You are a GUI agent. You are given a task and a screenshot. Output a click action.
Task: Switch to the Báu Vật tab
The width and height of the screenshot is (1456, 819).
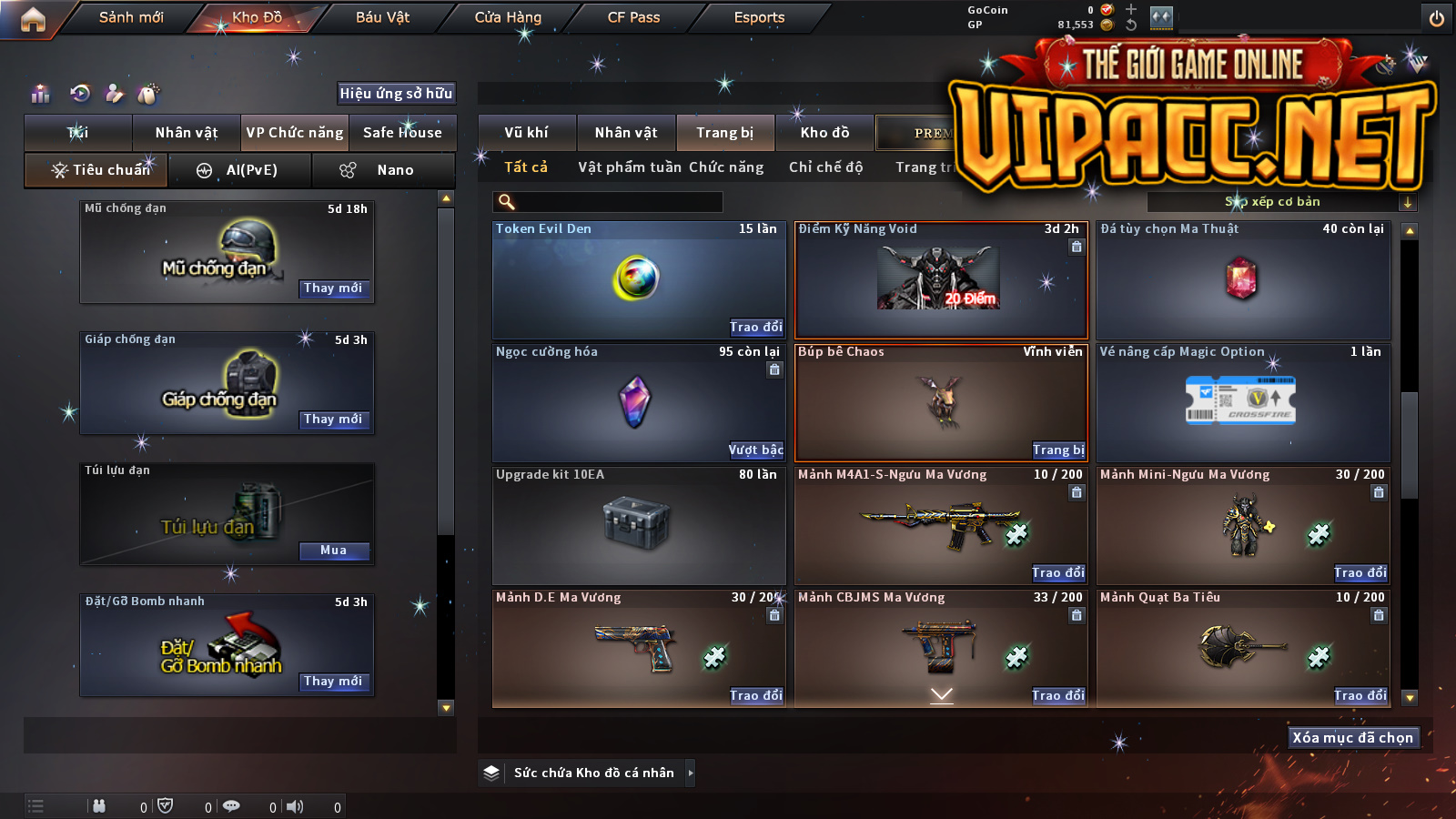(382, 17)
